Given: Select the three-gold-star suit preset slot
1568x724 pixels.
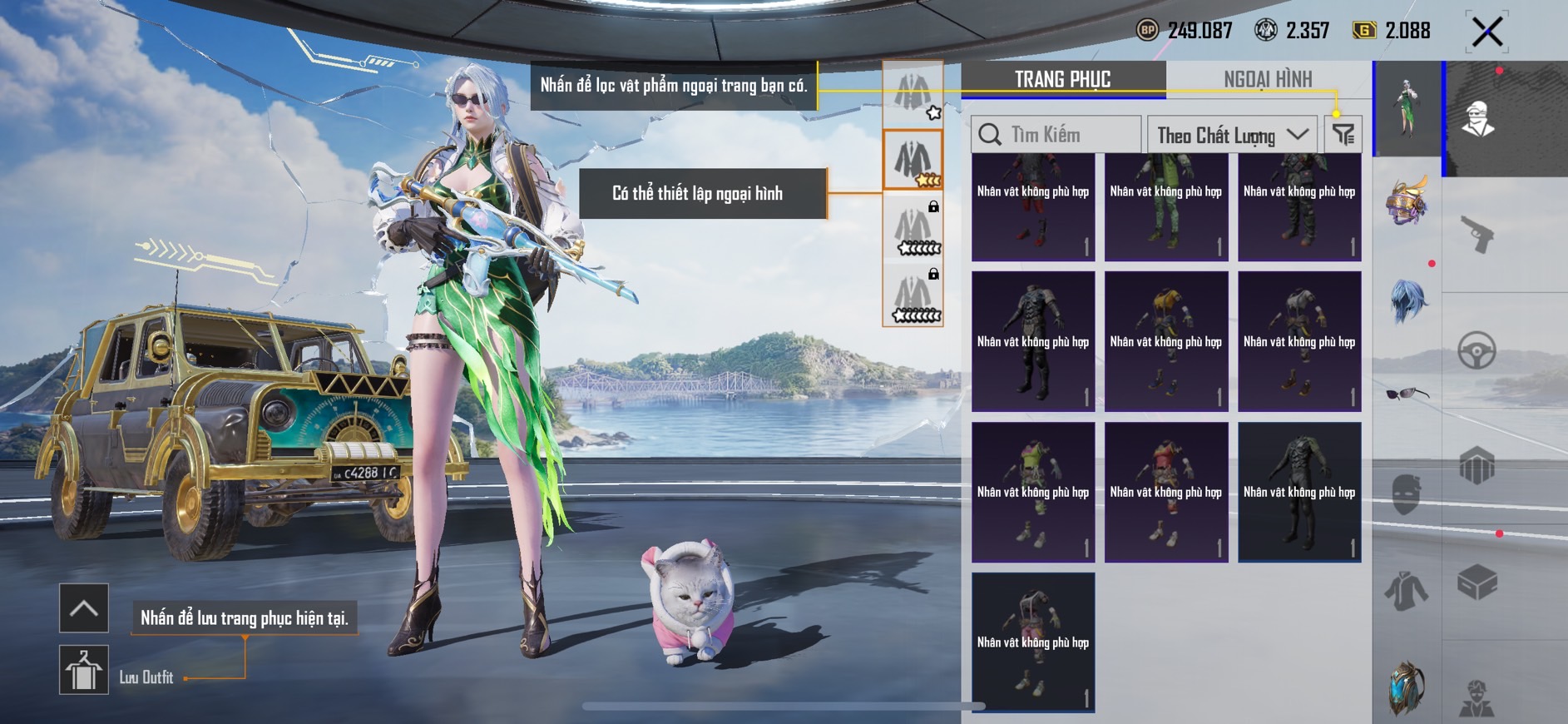Looking at the screenshot, I should click(913, 160).
